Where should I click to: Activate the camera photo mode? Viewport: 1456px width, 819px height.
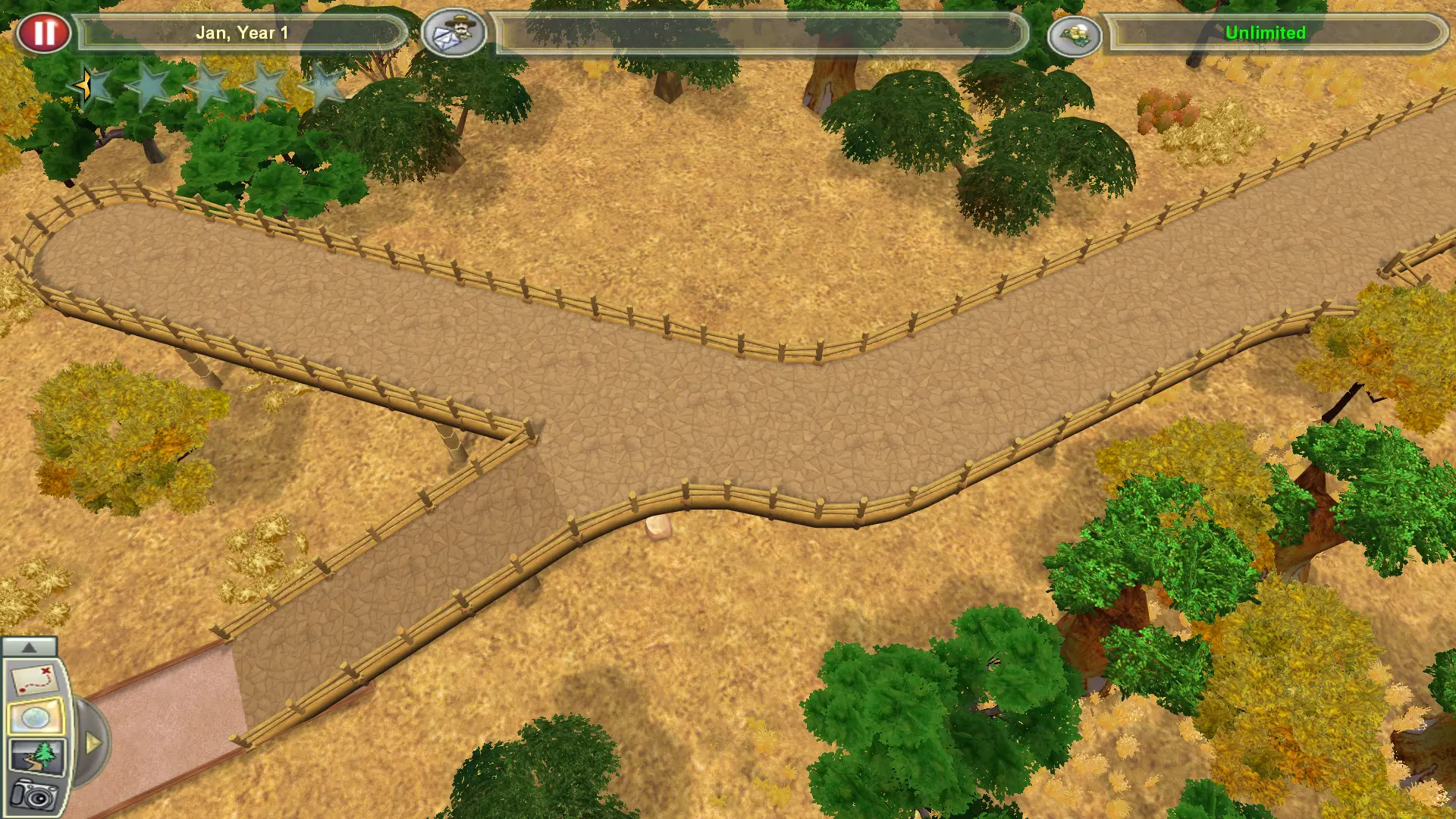(x=33, y=794)
